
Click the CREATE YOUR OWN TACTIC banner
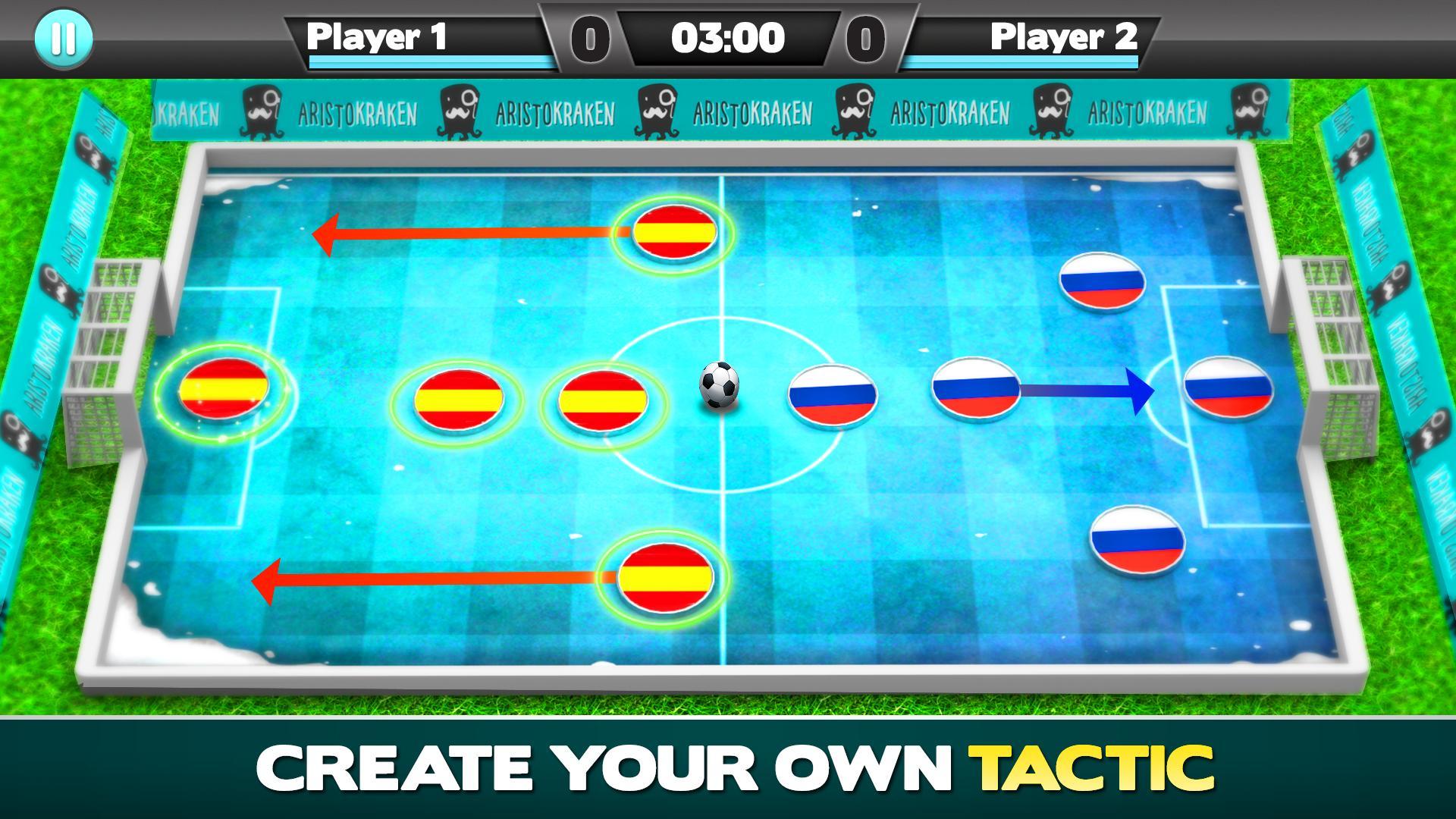tap(728, 768)
